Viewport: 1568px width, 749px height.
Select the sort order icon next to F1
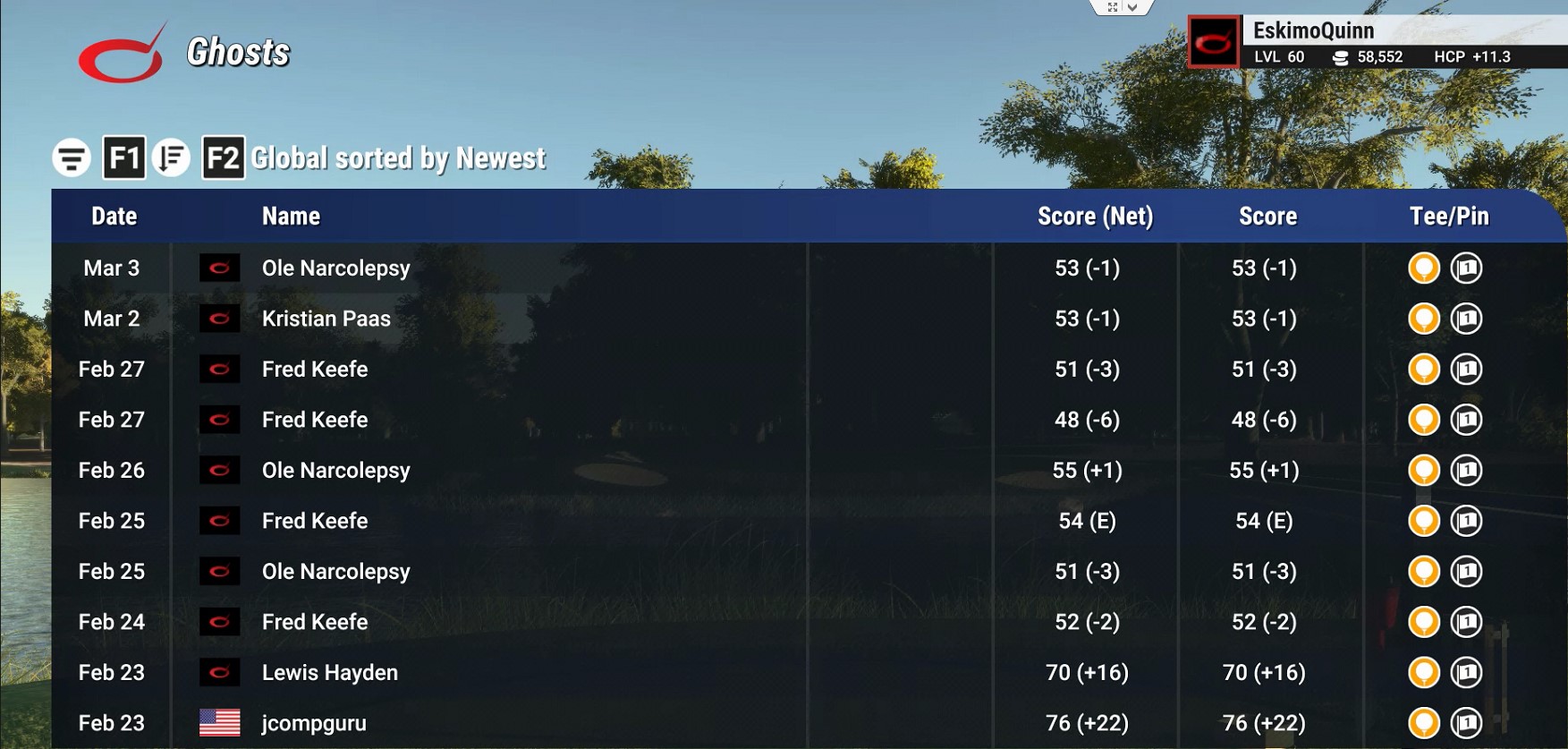[173, 157]
